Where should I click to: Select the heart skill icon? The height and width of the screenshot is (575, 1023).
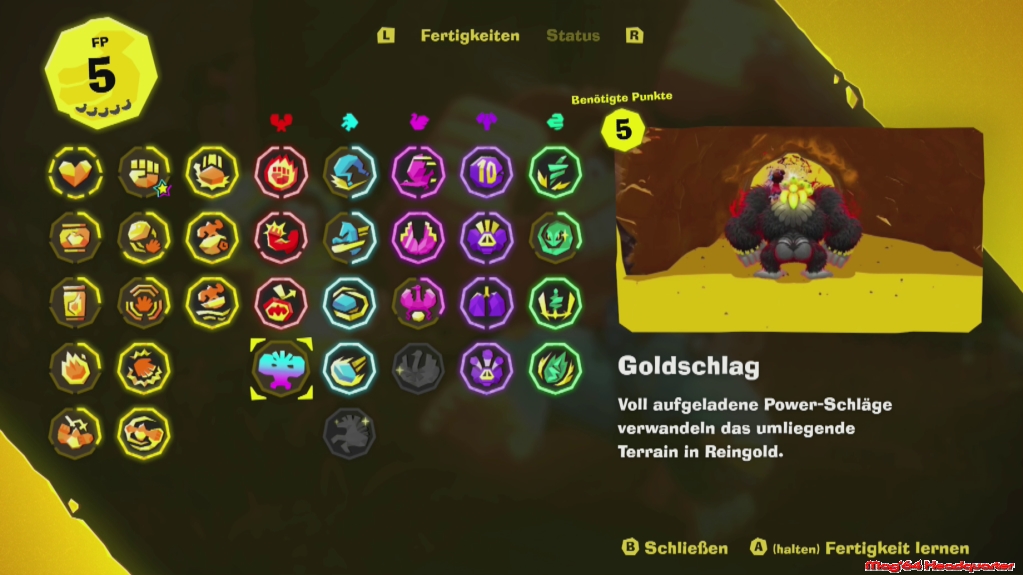coord(75,172)
